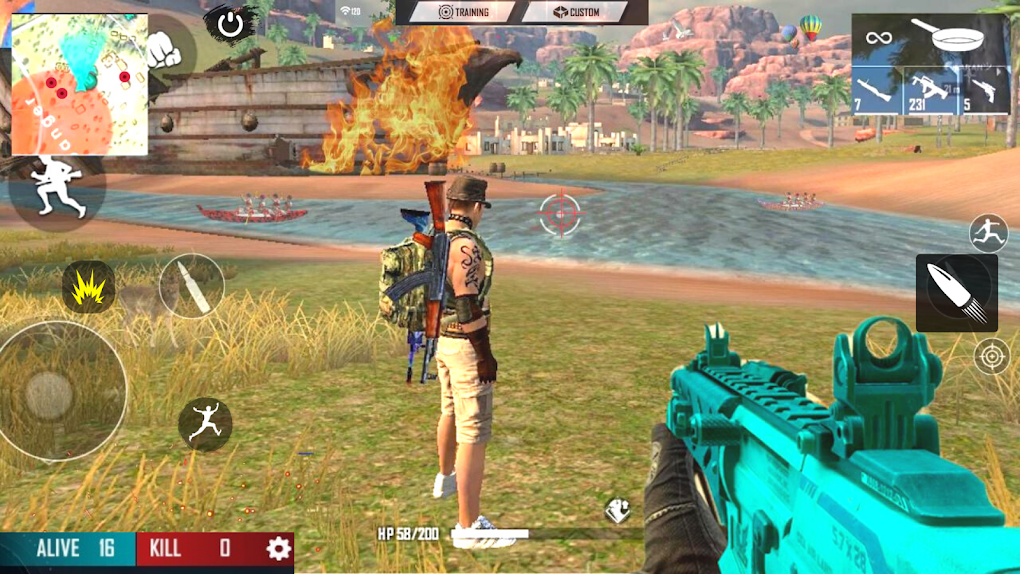
Task: Equip the frying pan melee weapon
Action: point(944,38)
